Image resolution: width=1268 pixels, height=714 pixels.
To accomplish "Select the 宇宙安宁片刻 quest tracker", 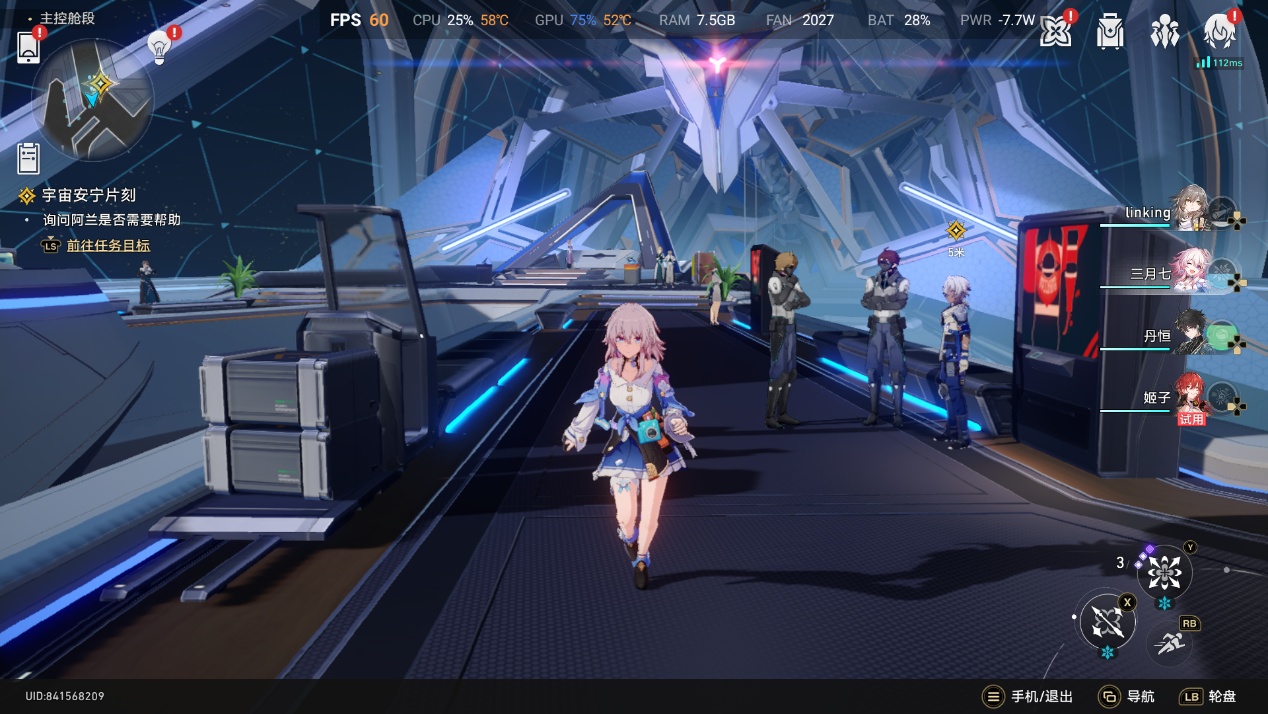I will point(88,196).
